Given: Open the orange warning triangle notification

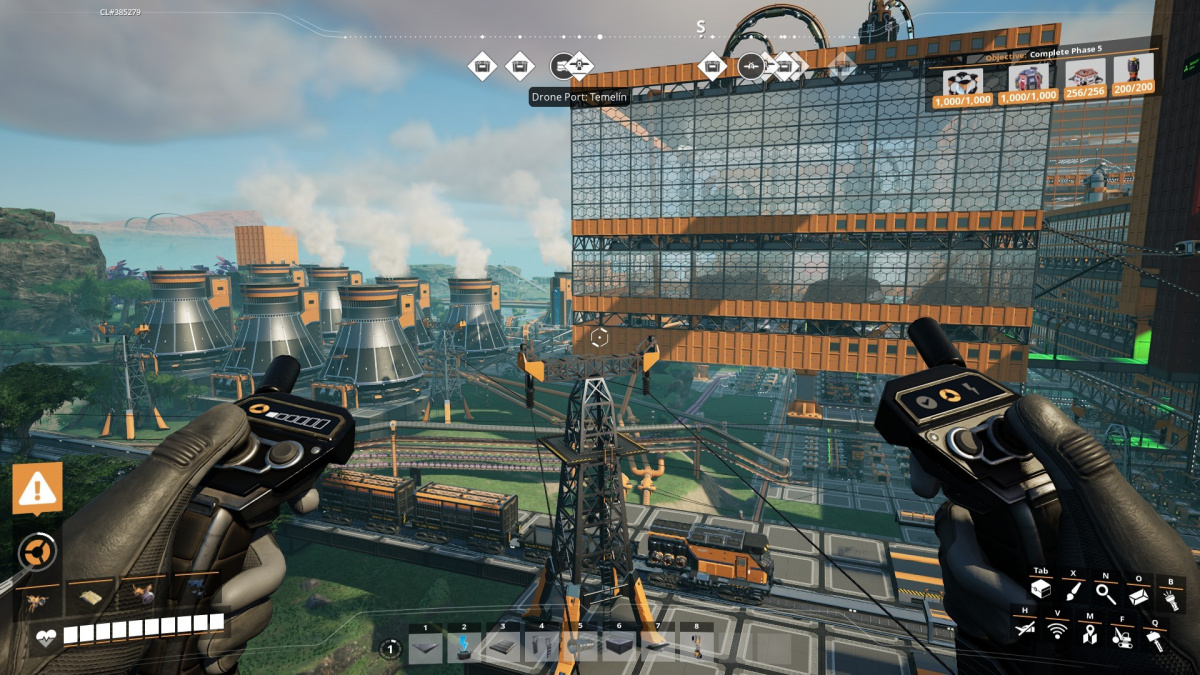Looking at the screenshot, I should pyautogui.click(x=38, y=487).
